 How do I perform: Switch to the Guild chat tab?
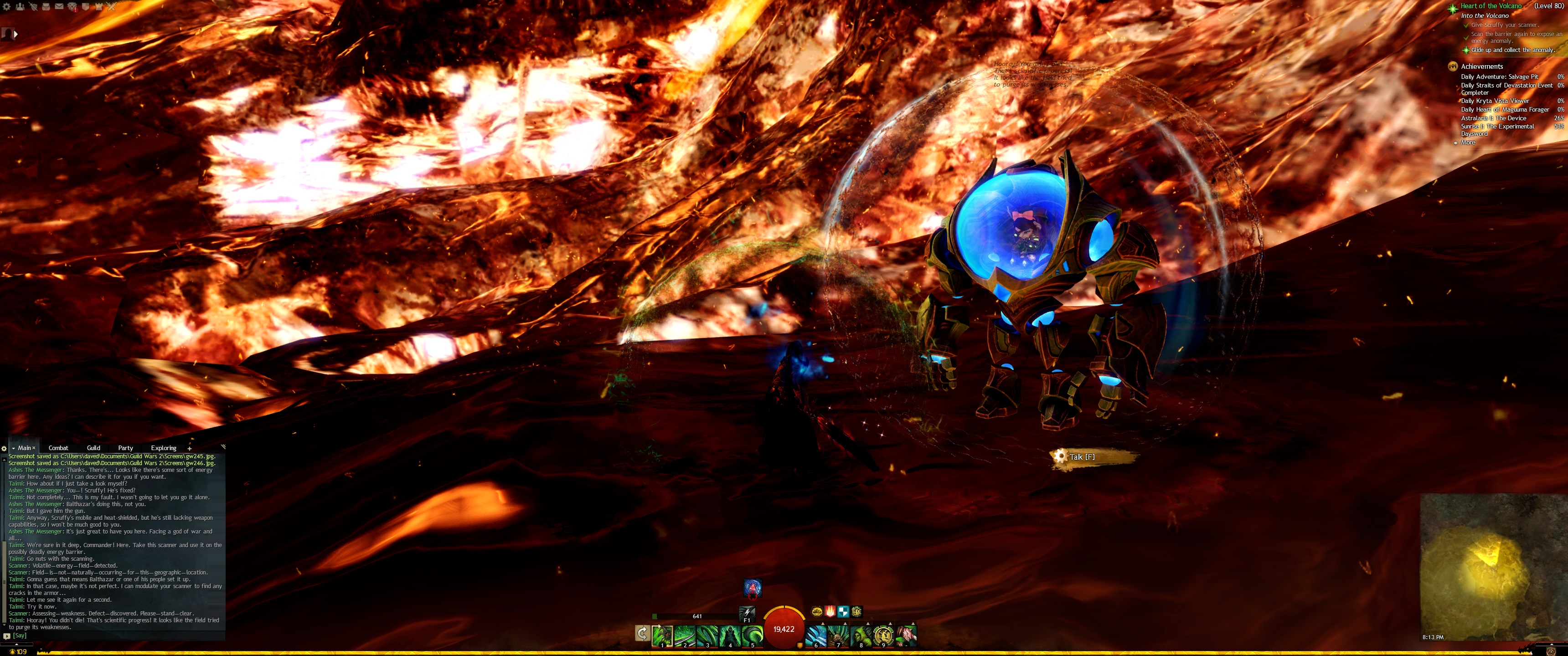(x=93, y=448)
